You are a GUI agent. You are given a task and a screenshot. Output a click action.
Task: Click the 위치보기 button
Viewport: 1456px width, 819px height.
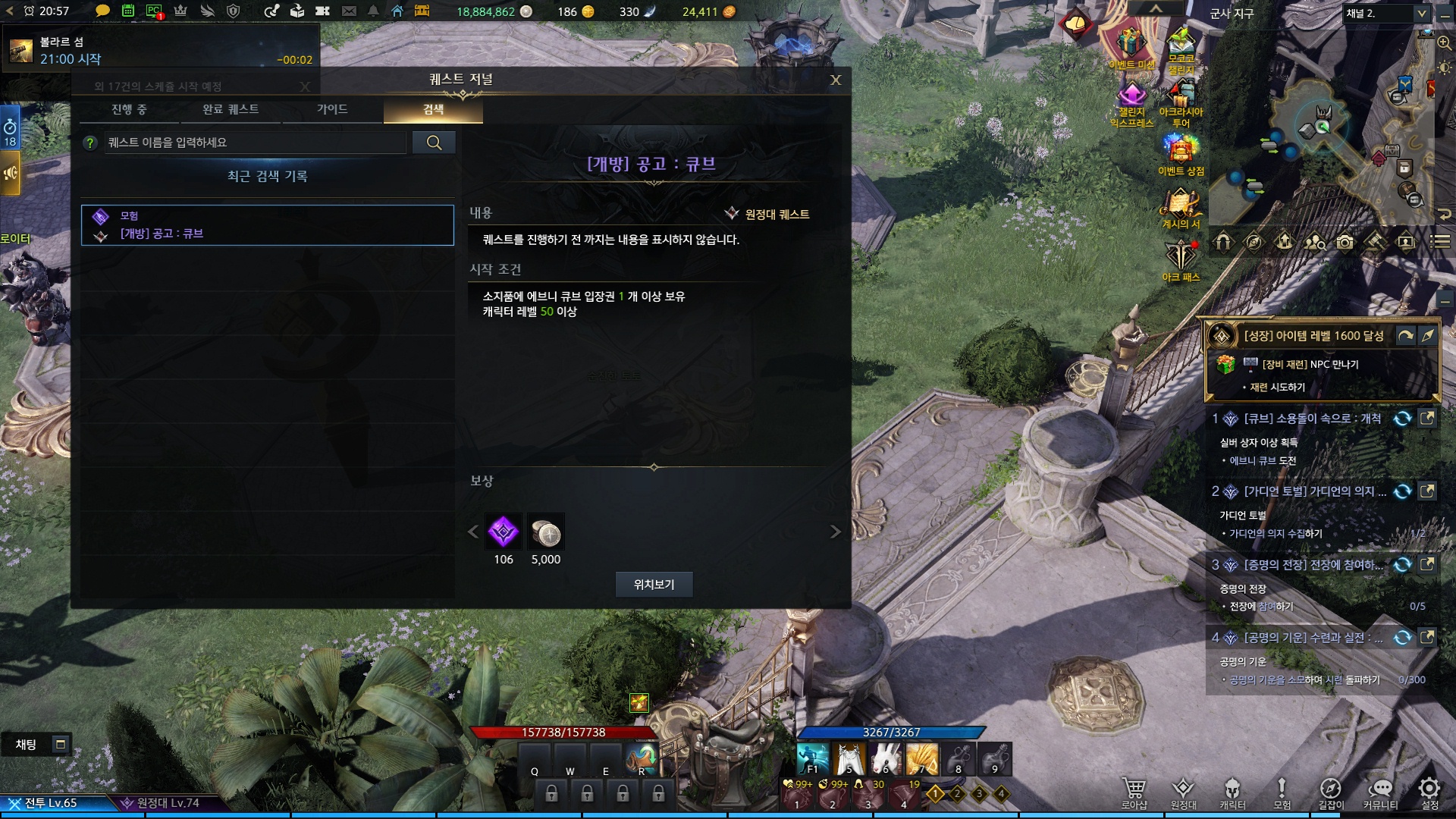(654, 585)
